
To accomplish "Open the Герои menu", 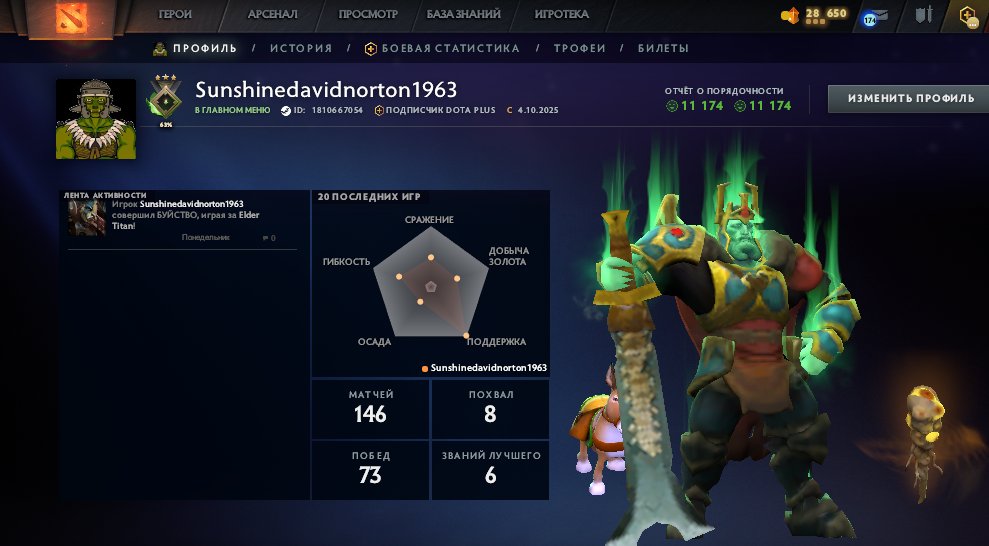I will coord(176,15).
